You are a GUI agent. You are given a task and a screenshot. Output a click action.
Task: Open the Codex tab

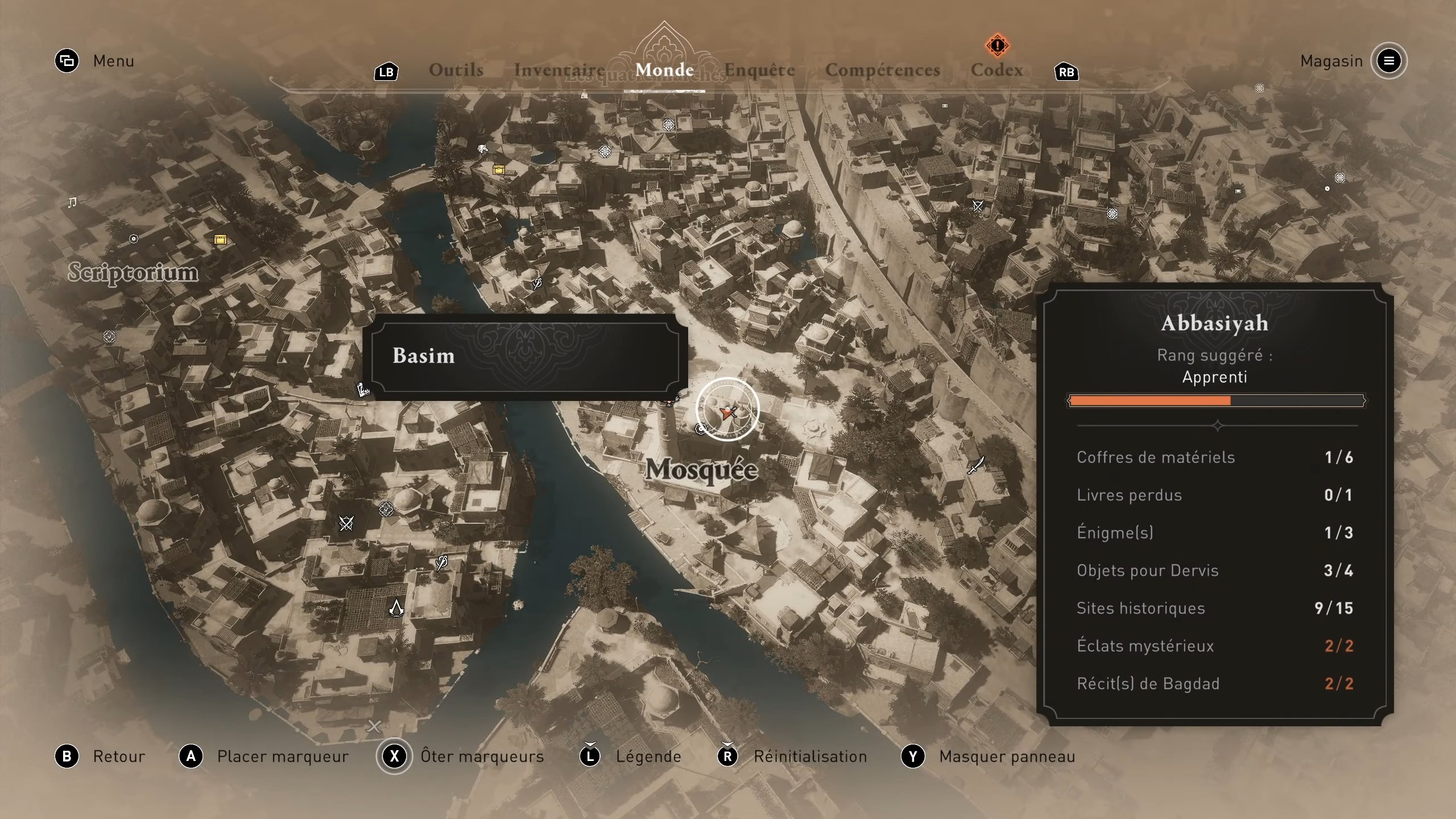click(996, 70)
